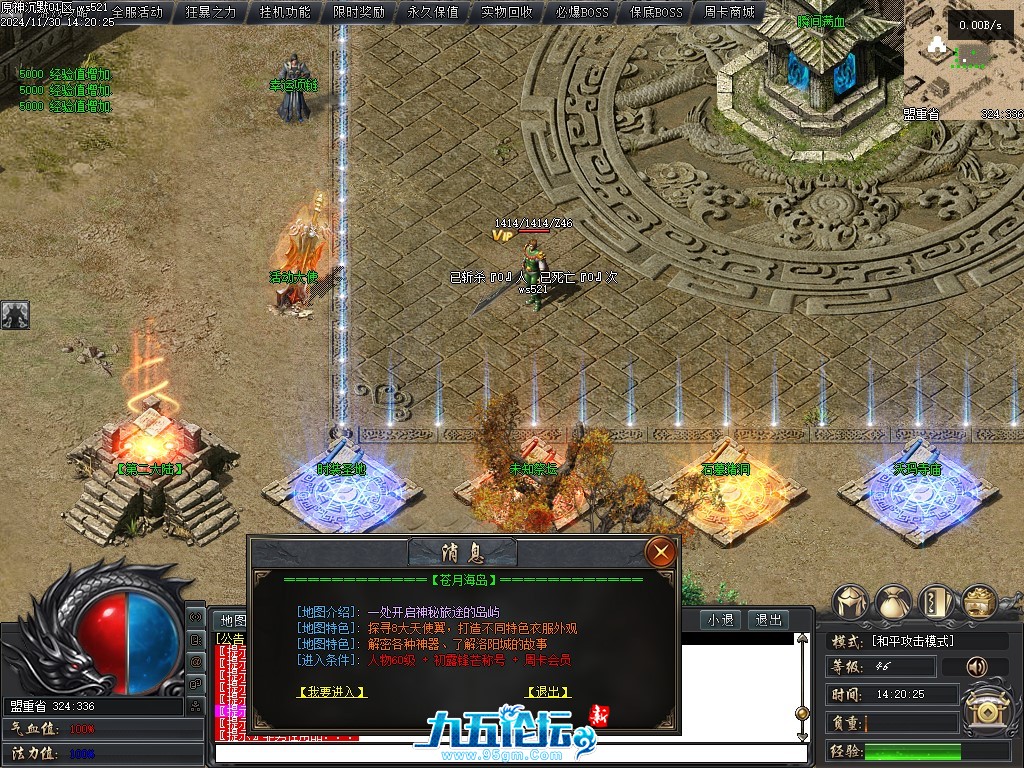Open the helmet equipment icon
Image resolution: width=1024 pixels, height=768 pixels.
click(x=850, y=602)
